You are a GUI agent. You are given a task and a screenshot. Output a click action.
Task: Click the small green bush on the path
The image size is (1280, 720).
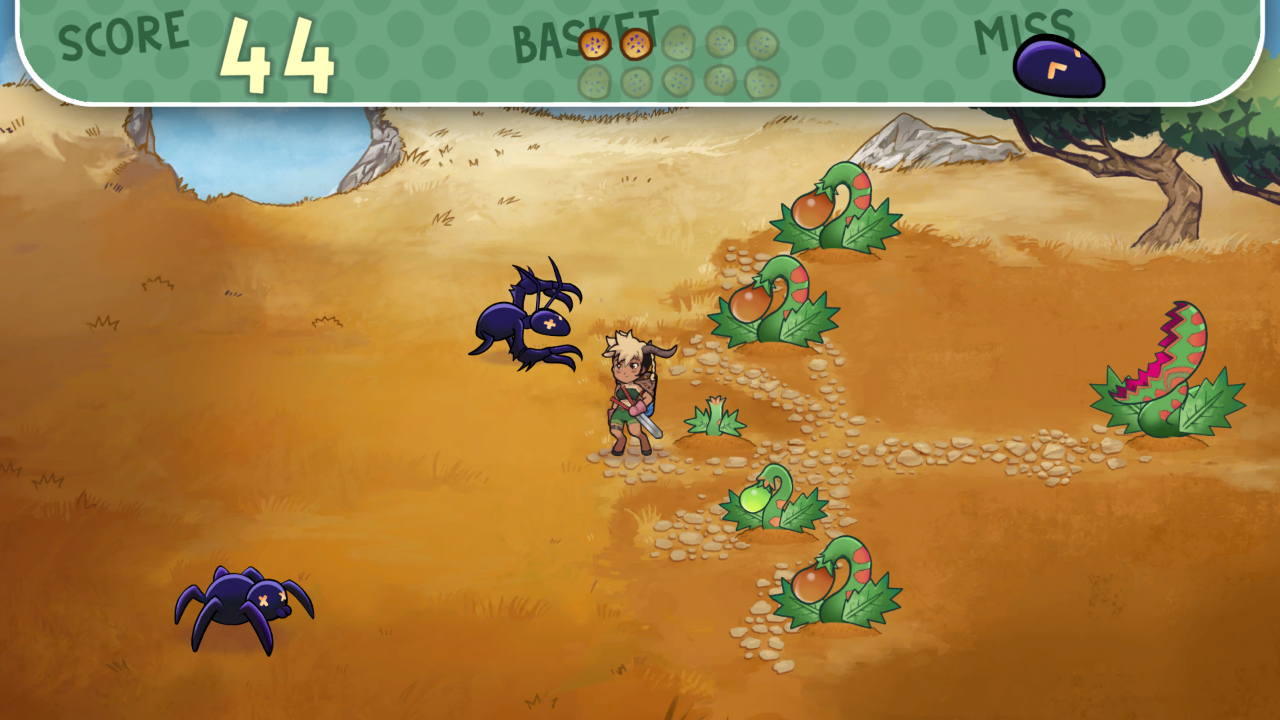pyautogui.click(x=715, y=420)
